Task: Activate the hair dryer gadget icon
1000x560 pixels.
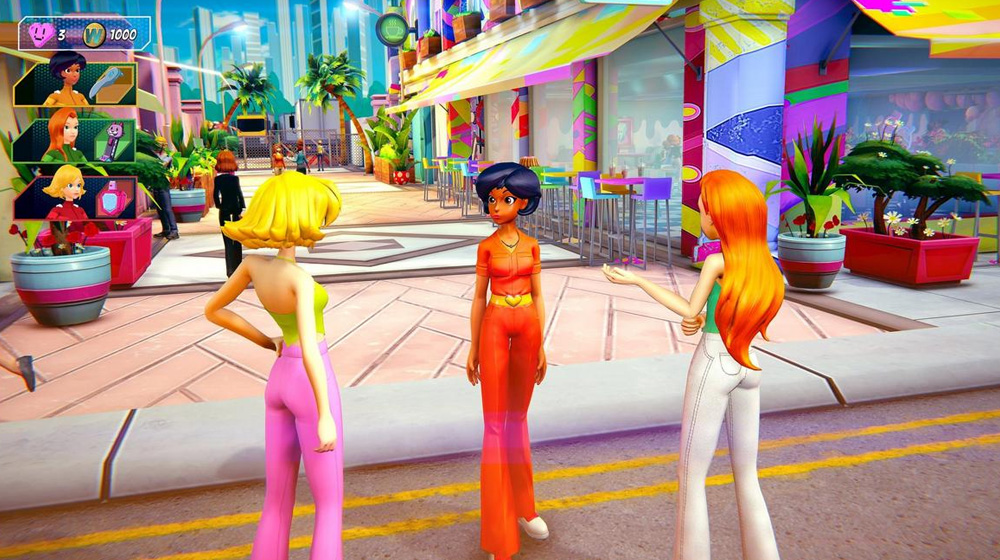Action: 105,85
